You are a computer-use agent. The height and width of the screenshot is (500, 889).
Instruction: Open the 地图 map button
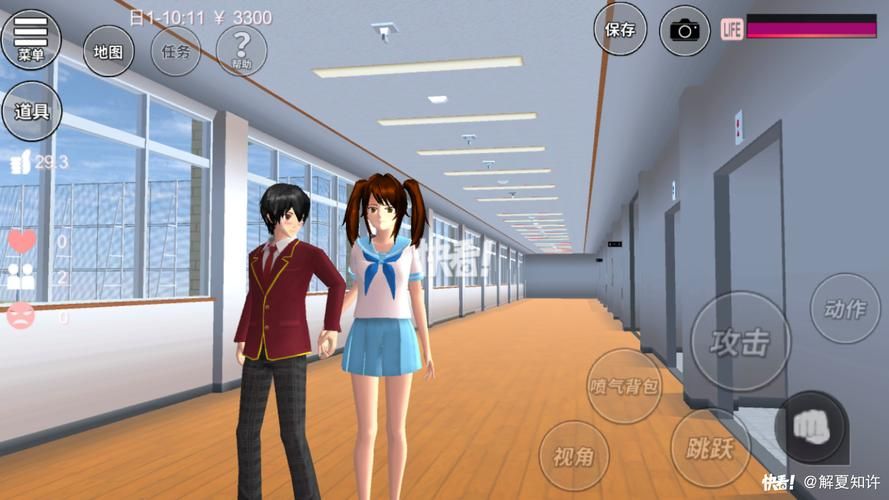[x=108, y=52]
